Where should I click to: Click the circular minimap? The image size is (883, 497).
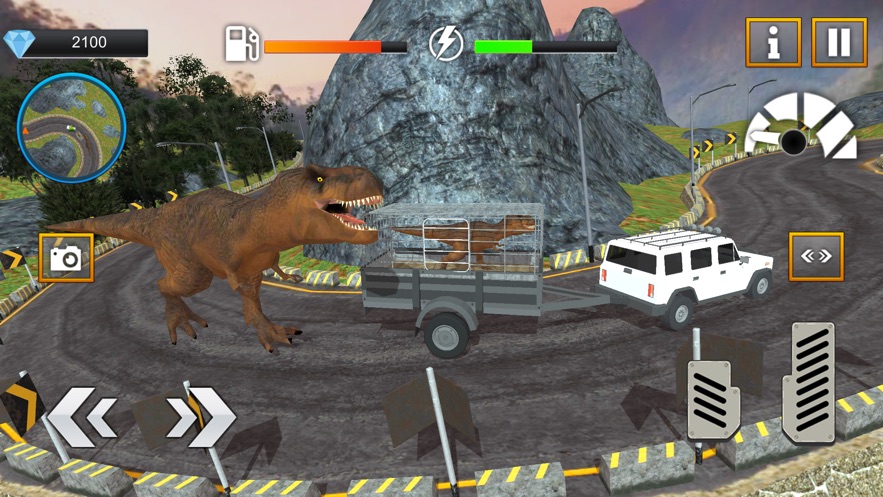point(71,128)
